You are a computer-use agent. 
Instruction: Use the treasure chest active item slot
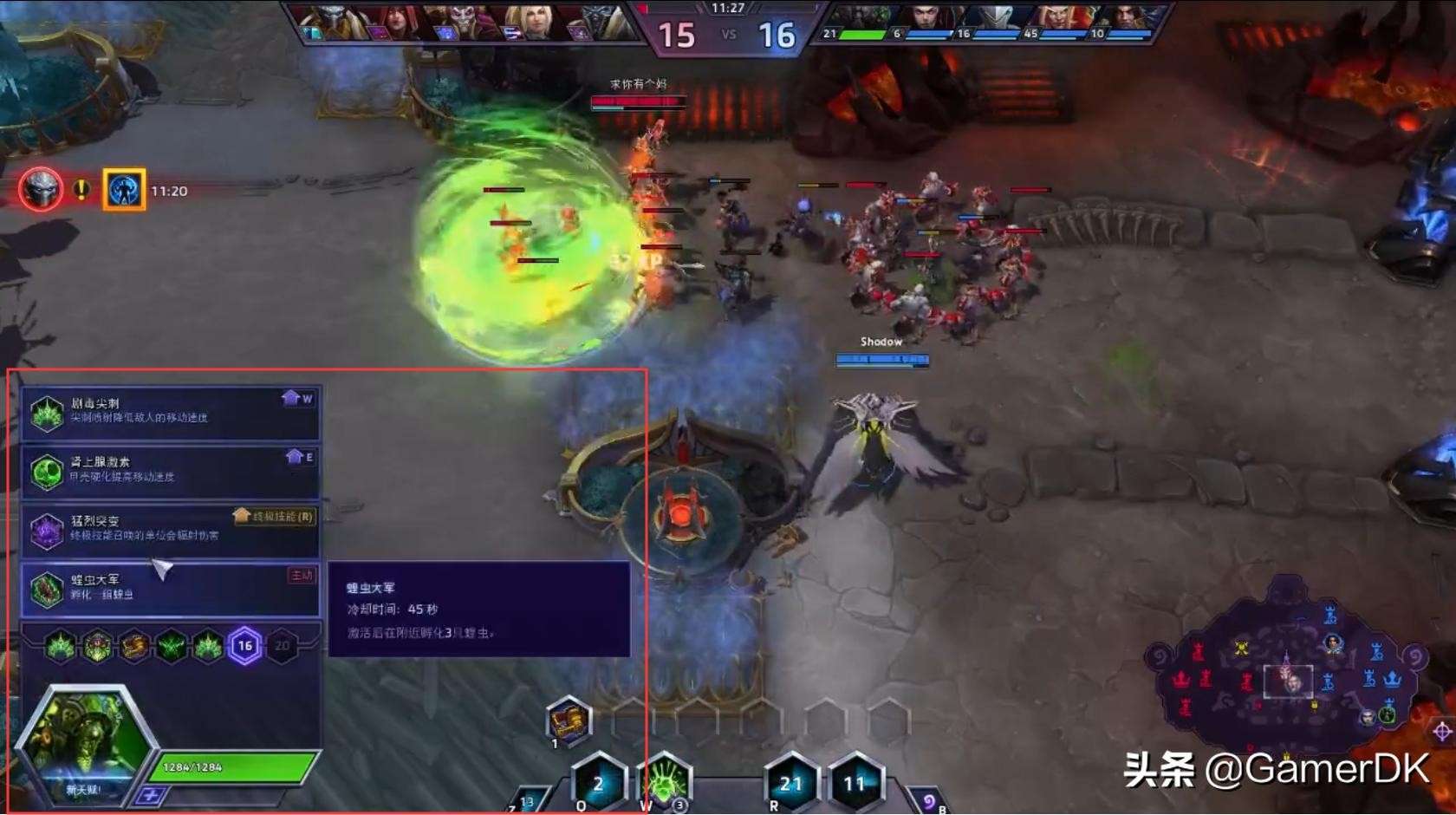[x=569, y=721]
